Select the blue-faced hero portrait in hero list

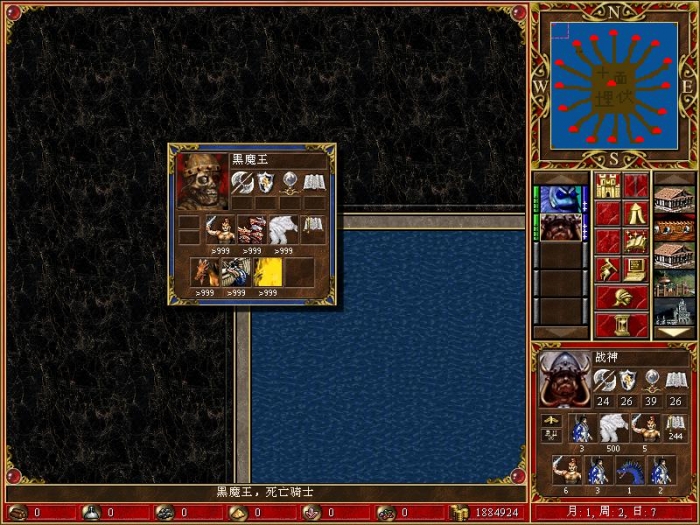tap(562, 198)
